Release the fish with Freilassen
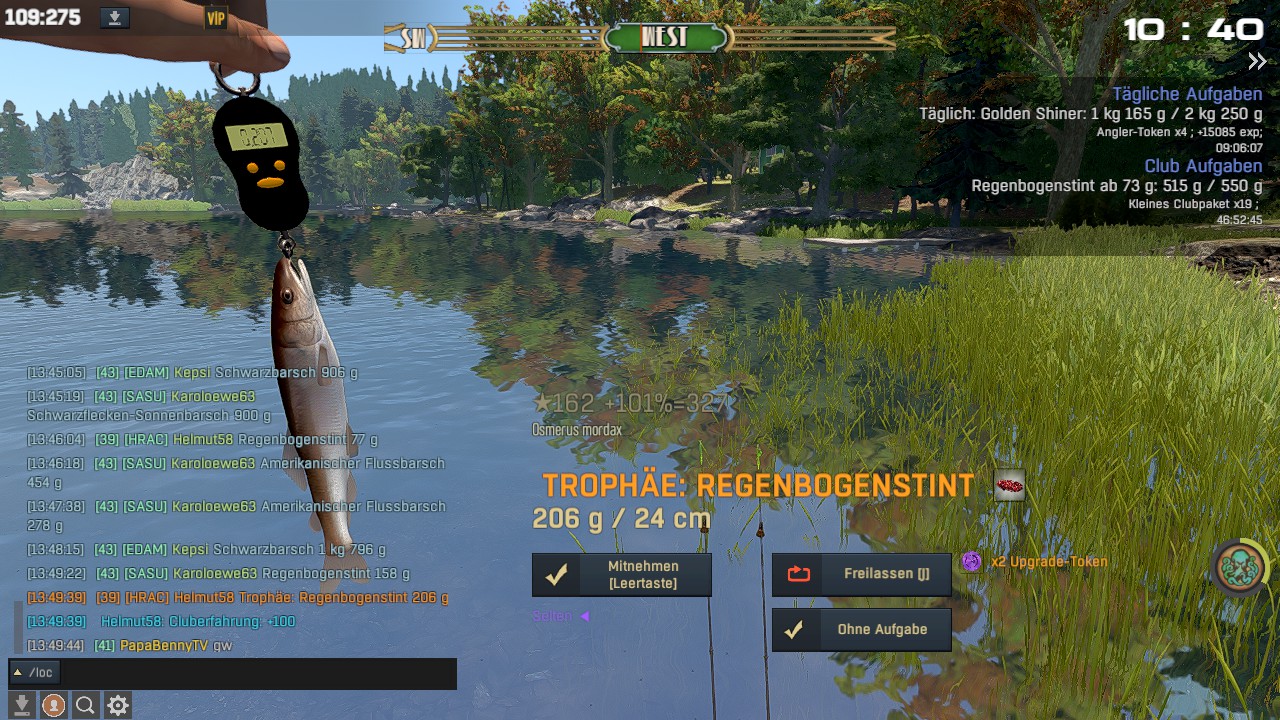The height and width of the screenshot is (720, 1280). tap(861, 575)
